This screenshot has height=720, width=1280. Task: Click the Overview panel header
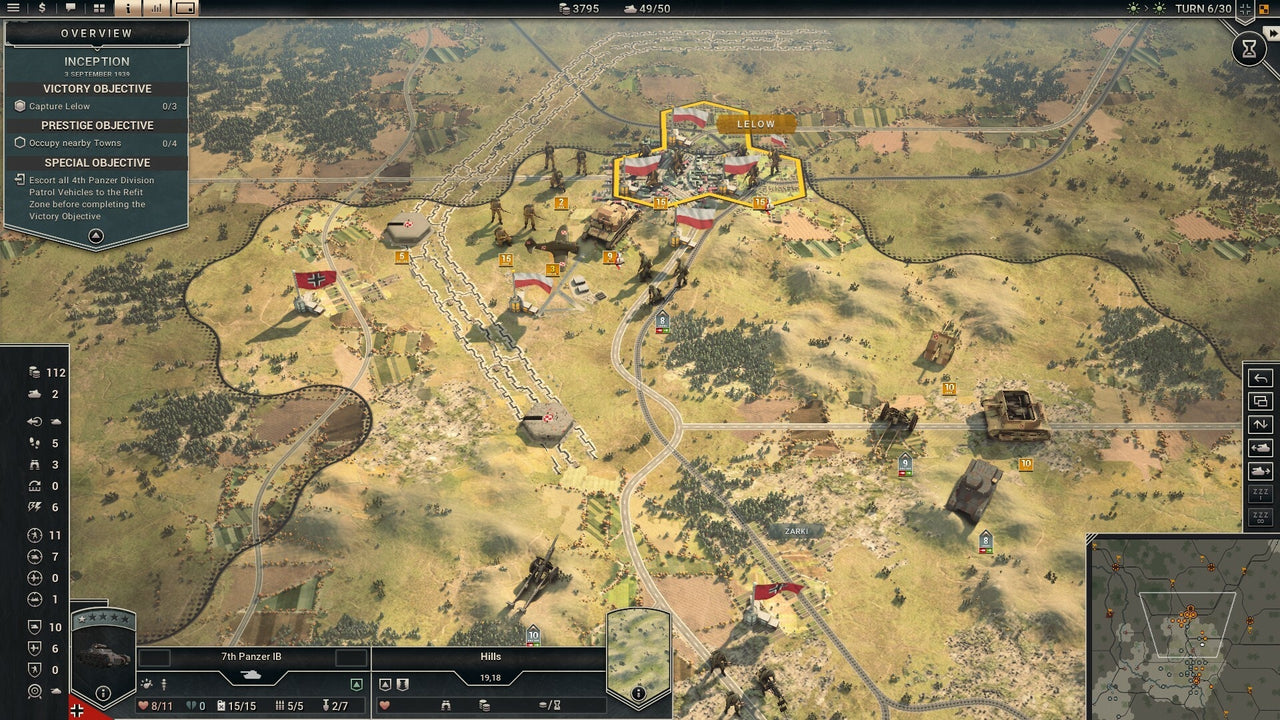tap(96, 33)
